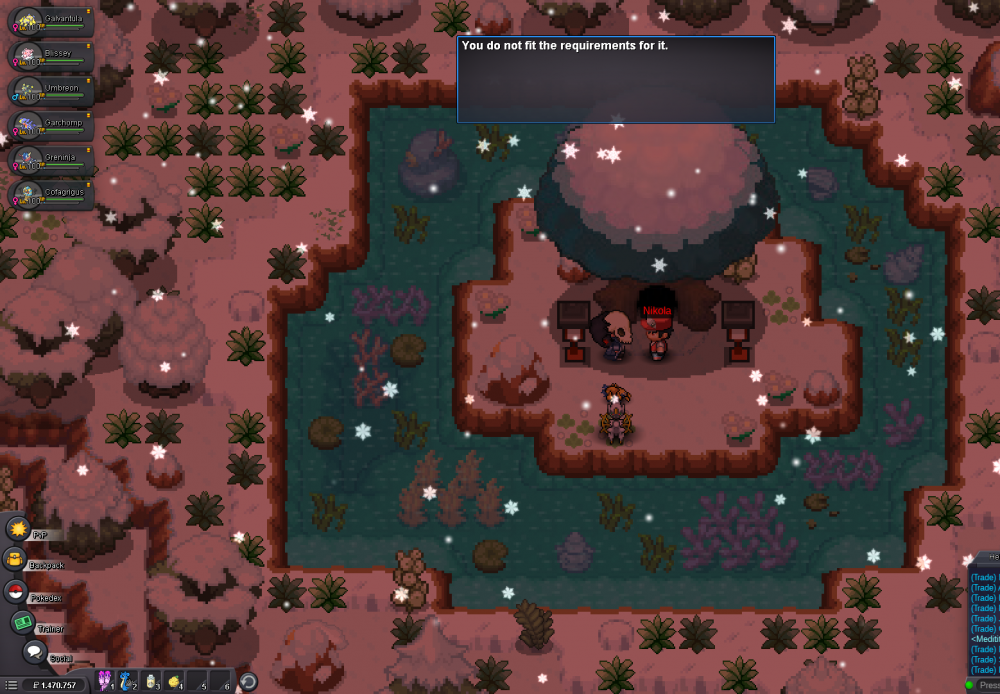The height and width of the screenshot is (694, 1000).
Task: Open the Backpack
Action: (x=15, y=559)
